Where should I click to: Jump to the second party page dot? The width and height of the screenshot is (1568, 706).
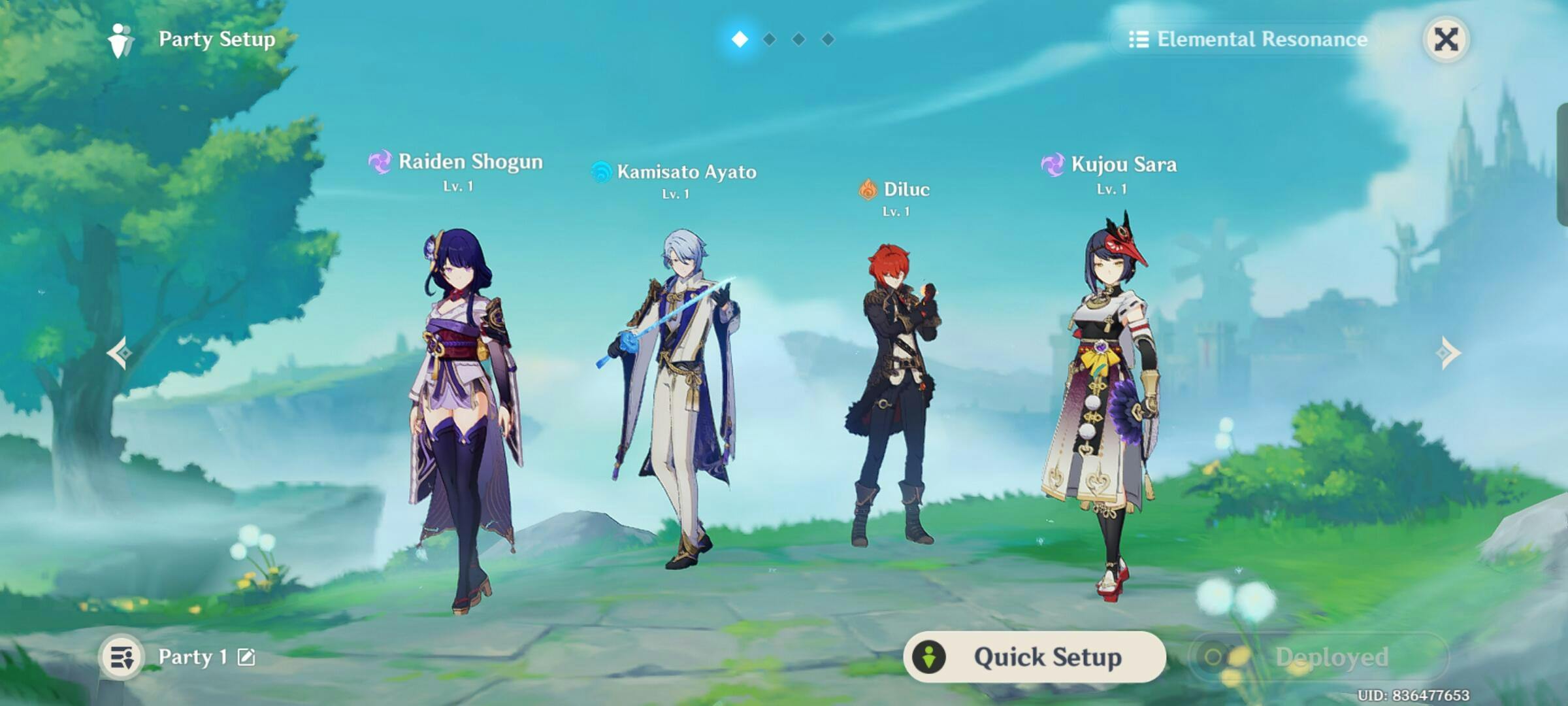[x=770, y=39]
